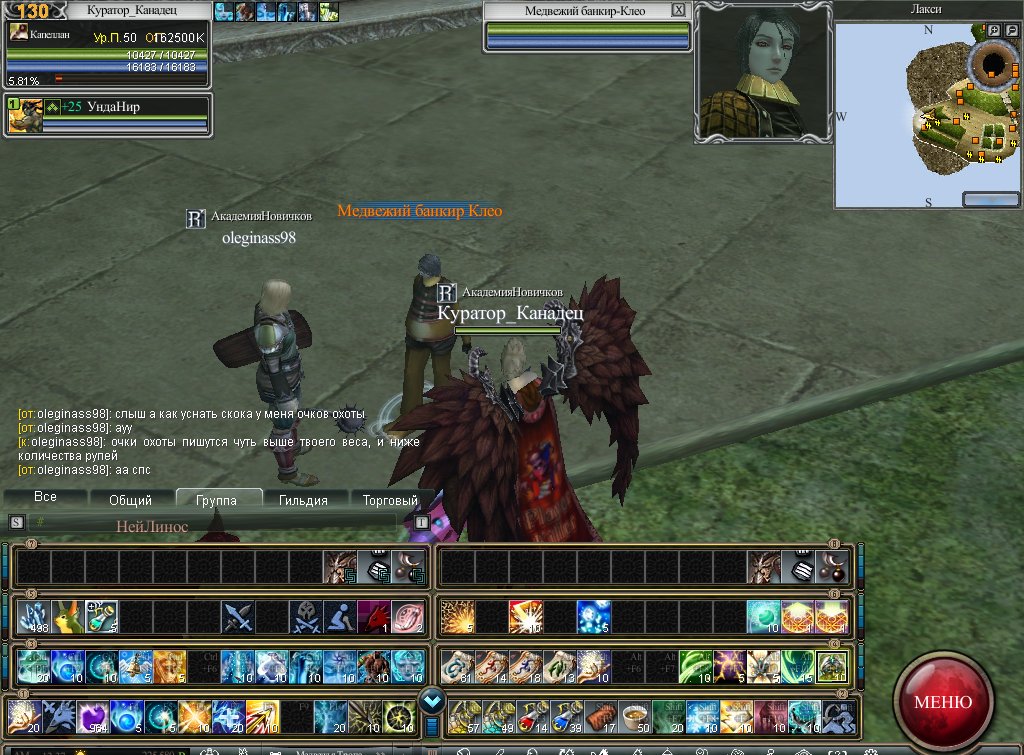The image size is (1024, 755).
Task: Click the chat text input field
Action: [220, 522]
